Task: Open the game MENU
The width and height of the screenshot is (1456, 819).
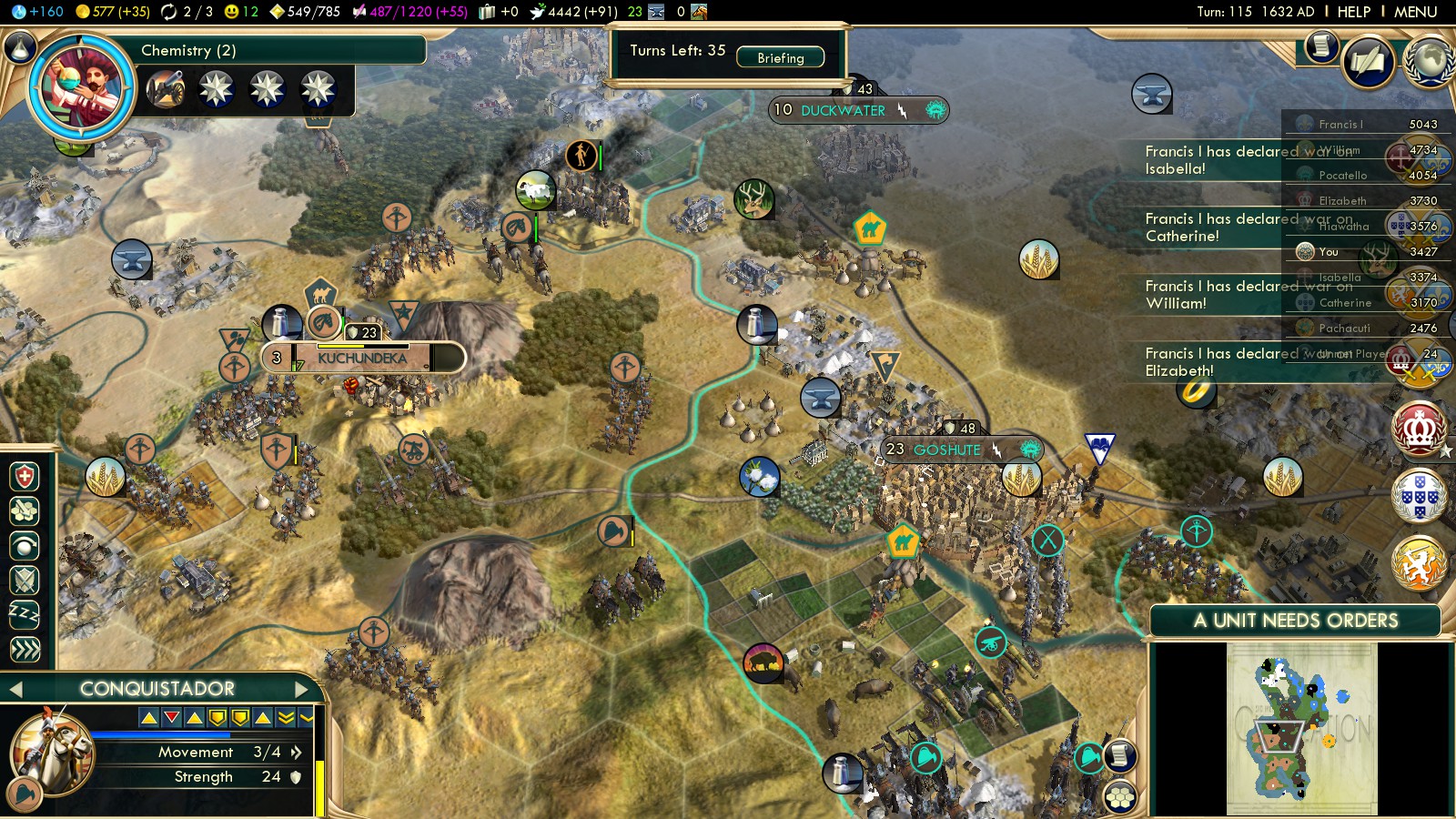Action: [x=1415, y=12]
